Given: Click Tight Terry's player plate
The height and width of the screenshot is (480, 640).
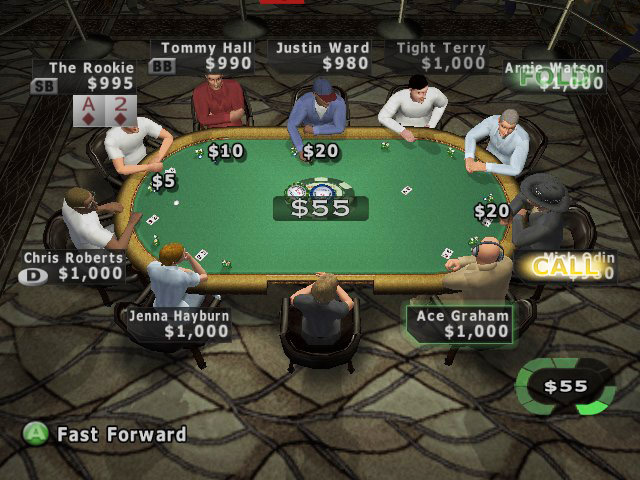Looking at the screenshot, I should (439, 56).
